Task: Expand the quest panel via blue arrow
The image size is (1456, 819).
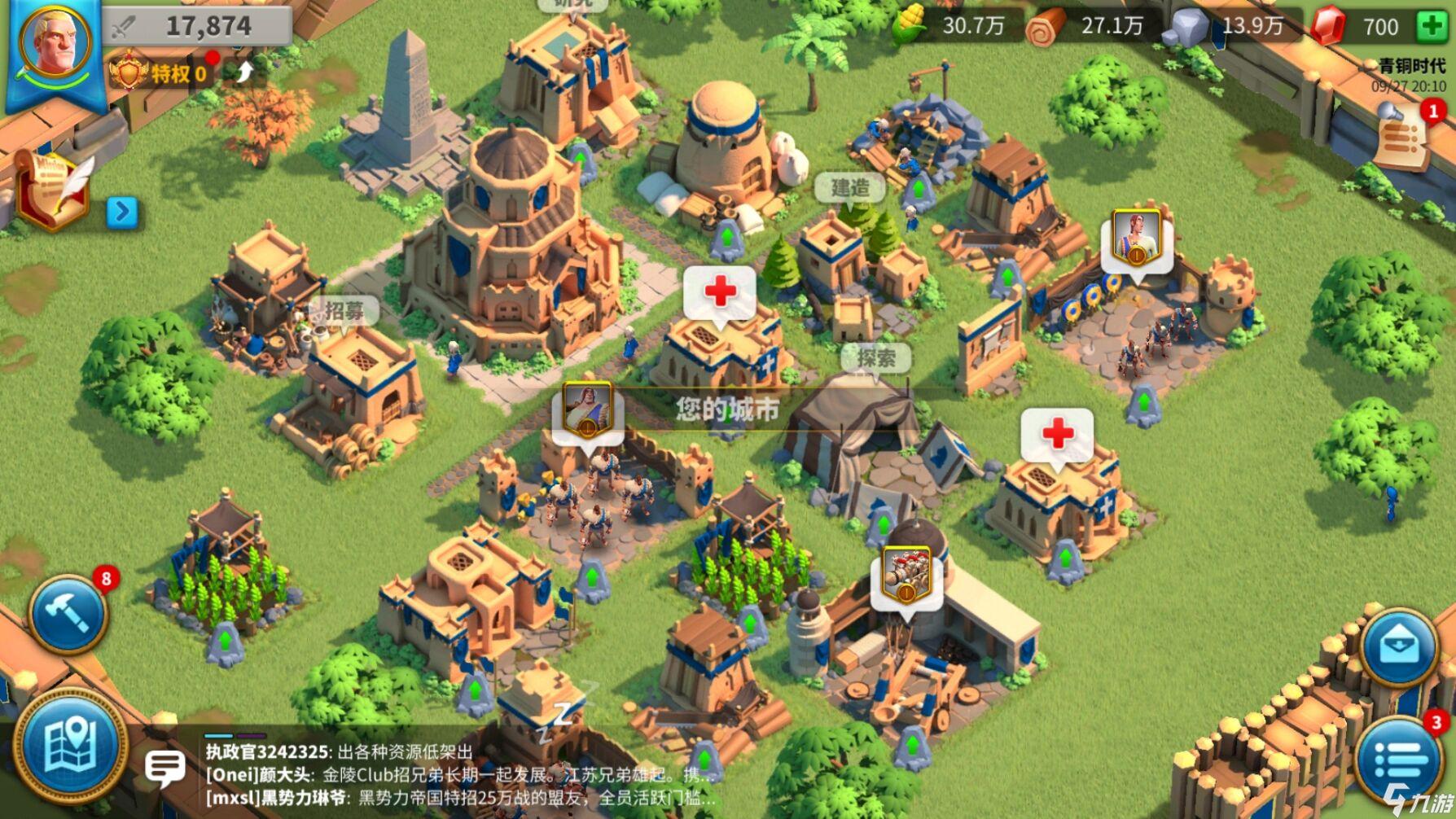Action: click(122, 212)
